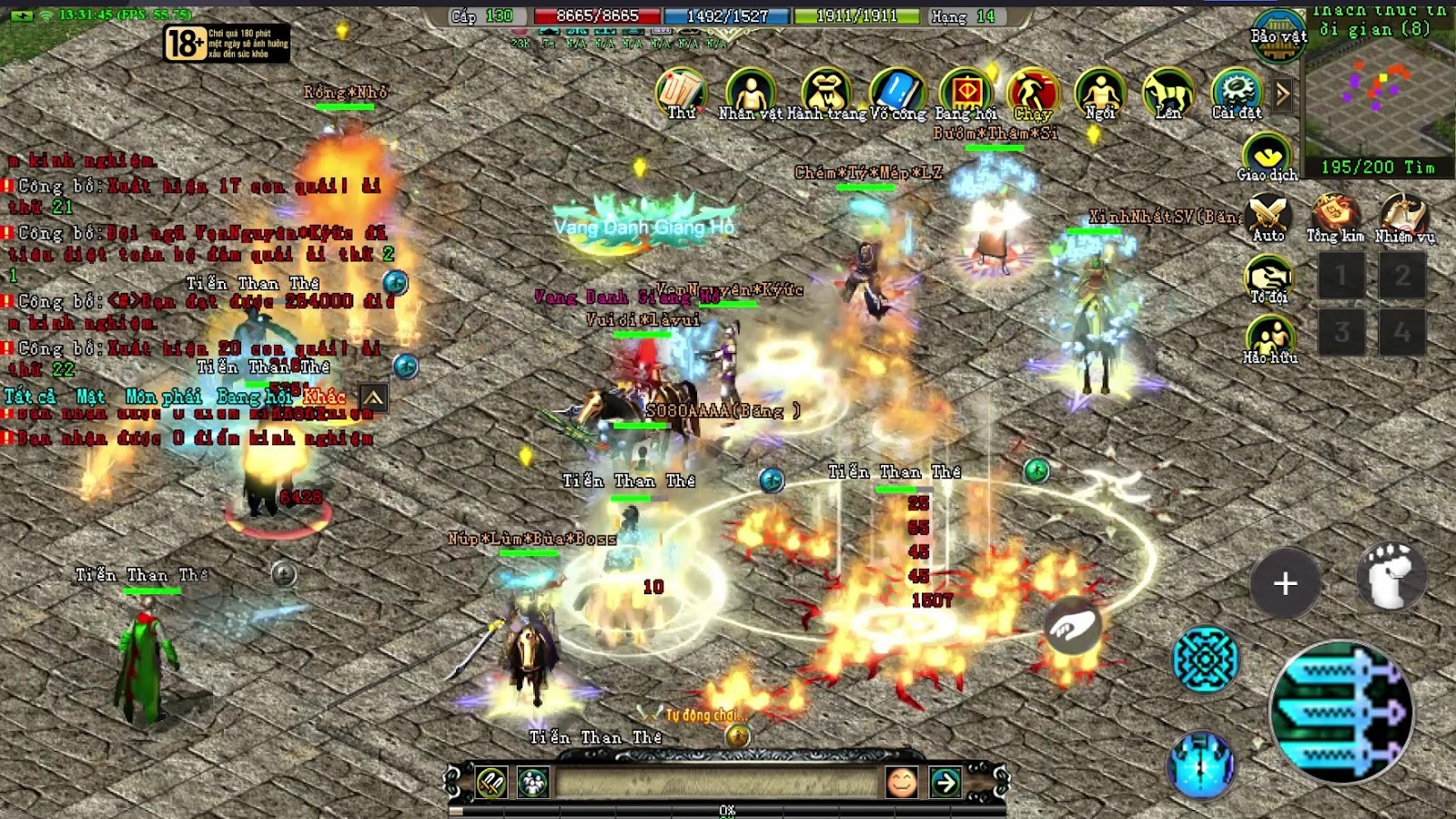
Task: Toggle the Auto crossed-swords button
Action: (1269, 215)
